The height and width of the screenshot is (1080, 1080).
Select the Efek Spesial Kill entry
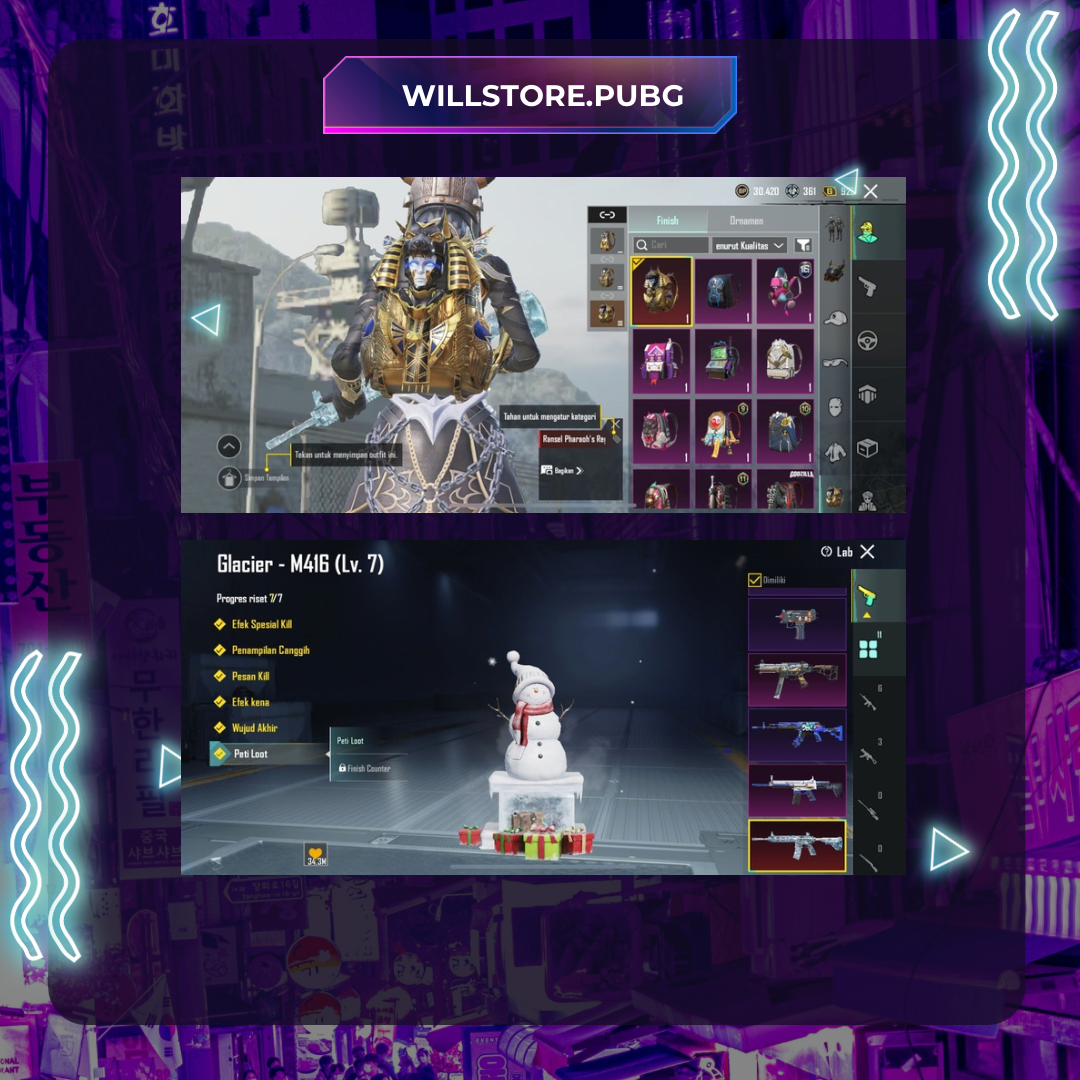click(x=261, y=624)
